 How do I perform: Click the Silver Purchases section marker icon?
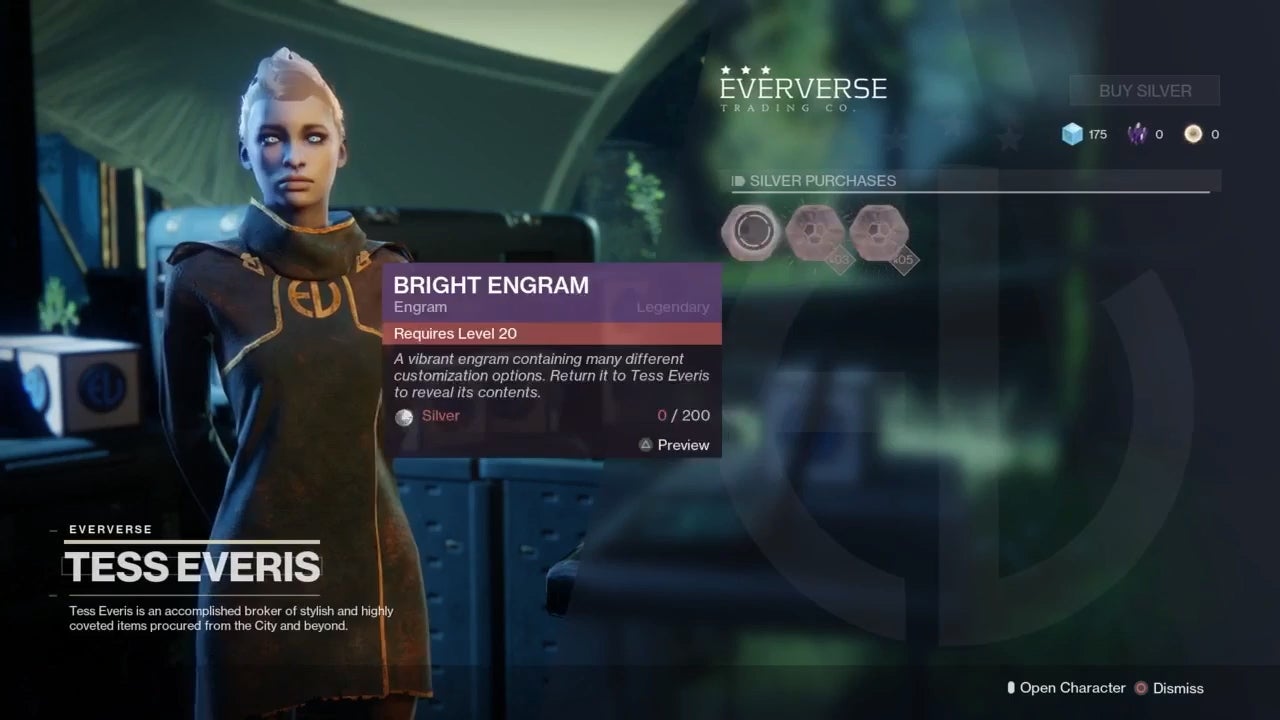(737, 181)
